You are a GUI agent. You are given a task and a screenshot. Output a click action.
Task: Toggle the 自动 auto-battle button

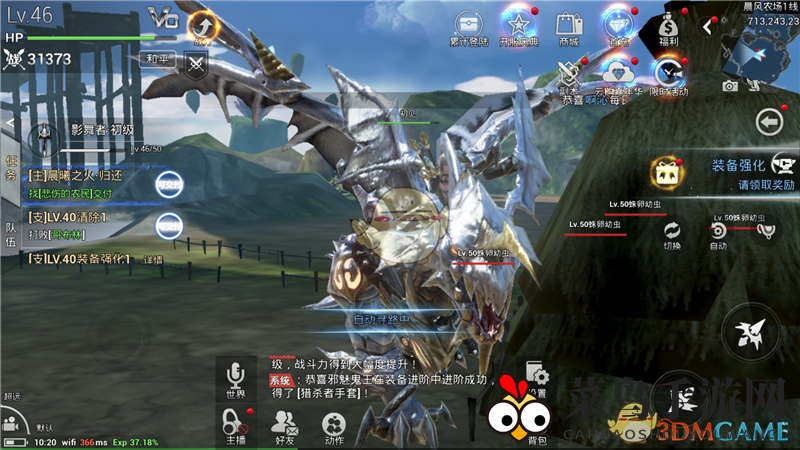click(x=717, y=233)
